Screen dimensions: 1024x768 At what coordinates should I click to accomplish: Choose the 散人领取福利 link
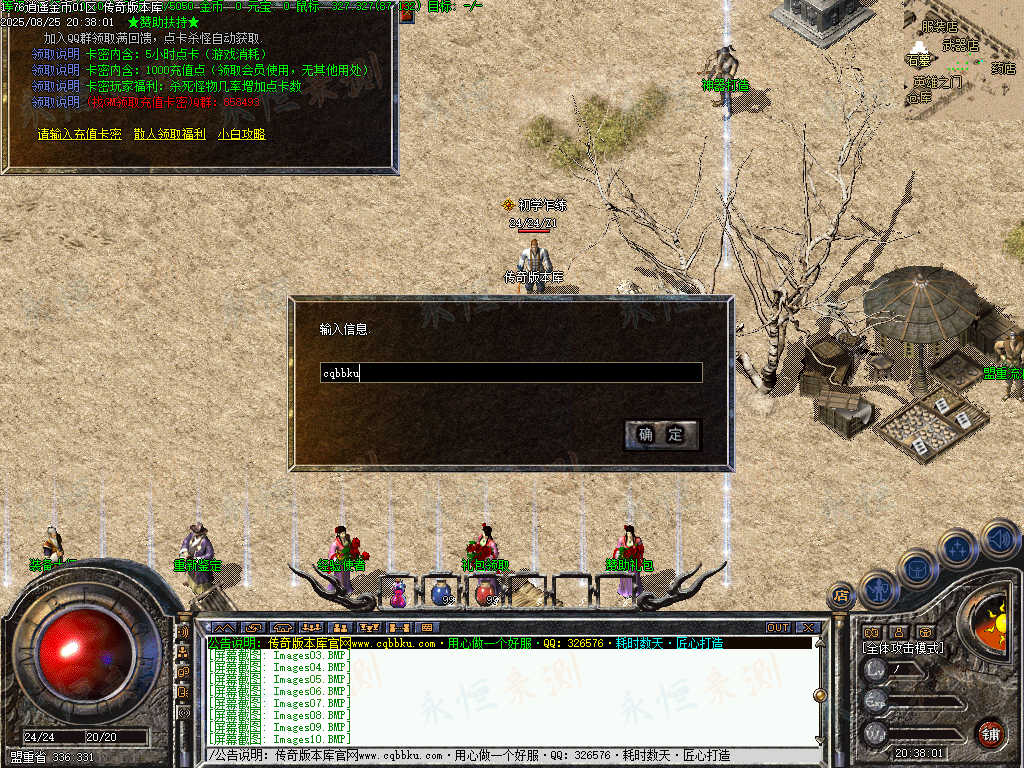tap(170, 134)
